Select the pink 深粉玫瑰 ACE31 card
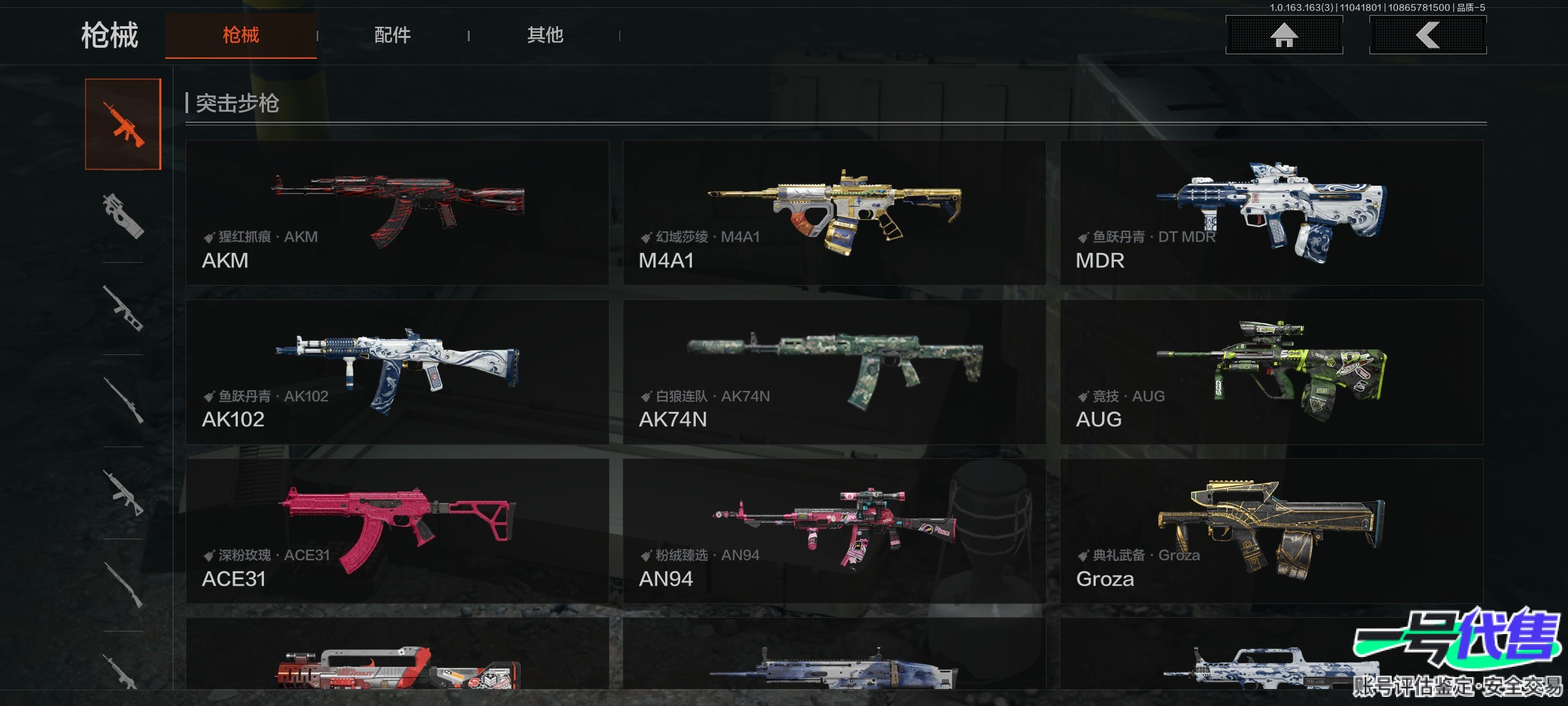Image resolution: width=1568 pixels, height=706 pixels. (x=397, y=531)
